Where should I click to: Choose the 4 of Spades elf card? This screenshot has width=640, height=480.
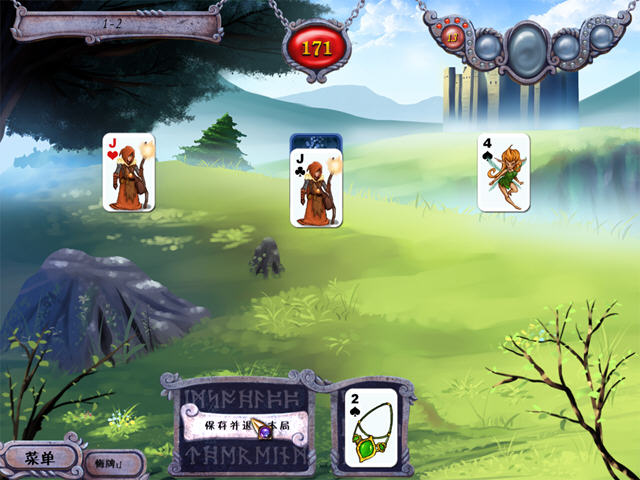[x=503, y=172]
